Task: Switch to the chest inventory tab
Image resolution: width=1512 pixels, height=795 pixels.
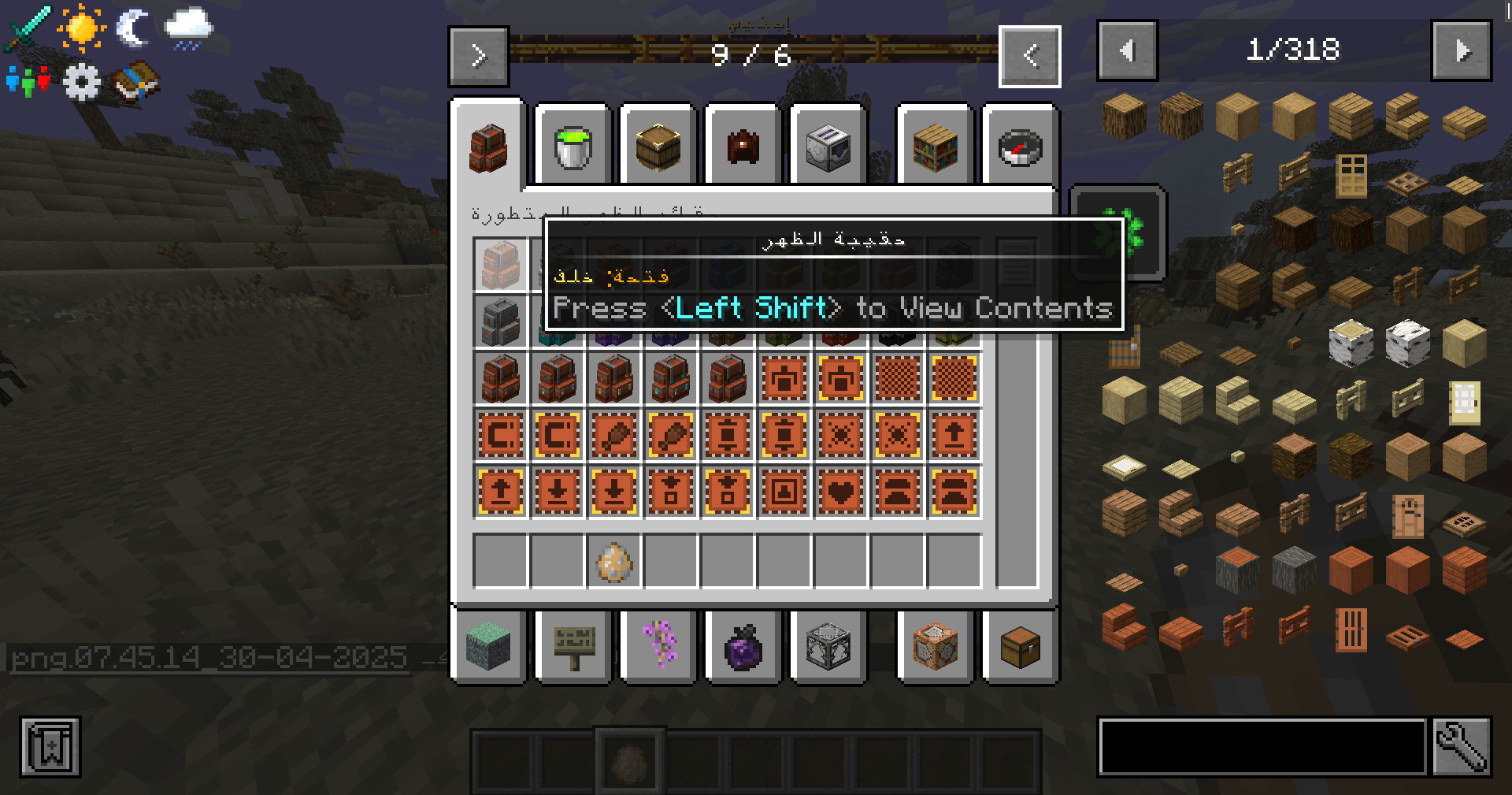Action: point(1020,647)
